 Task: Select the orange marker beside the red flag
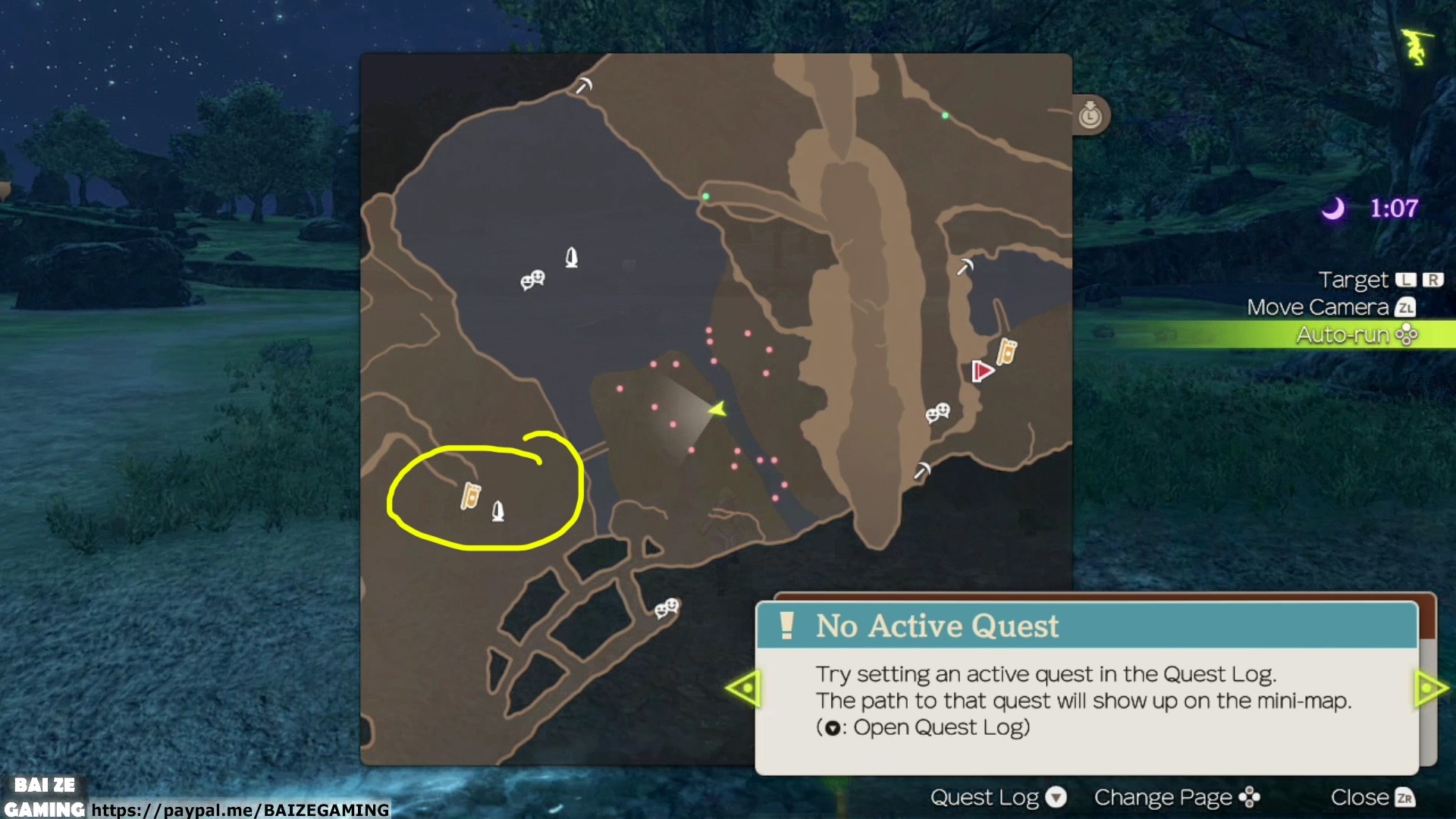click(1007, 351)
